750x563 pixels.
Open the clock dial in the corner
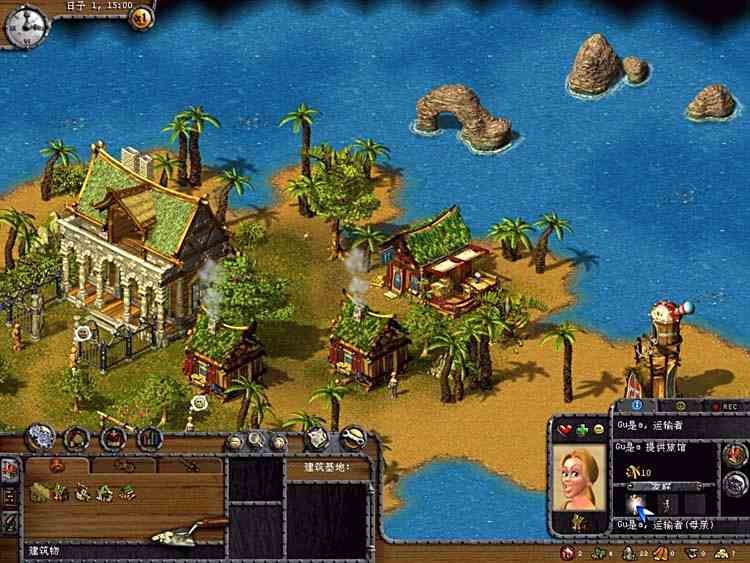pos(26,25)
